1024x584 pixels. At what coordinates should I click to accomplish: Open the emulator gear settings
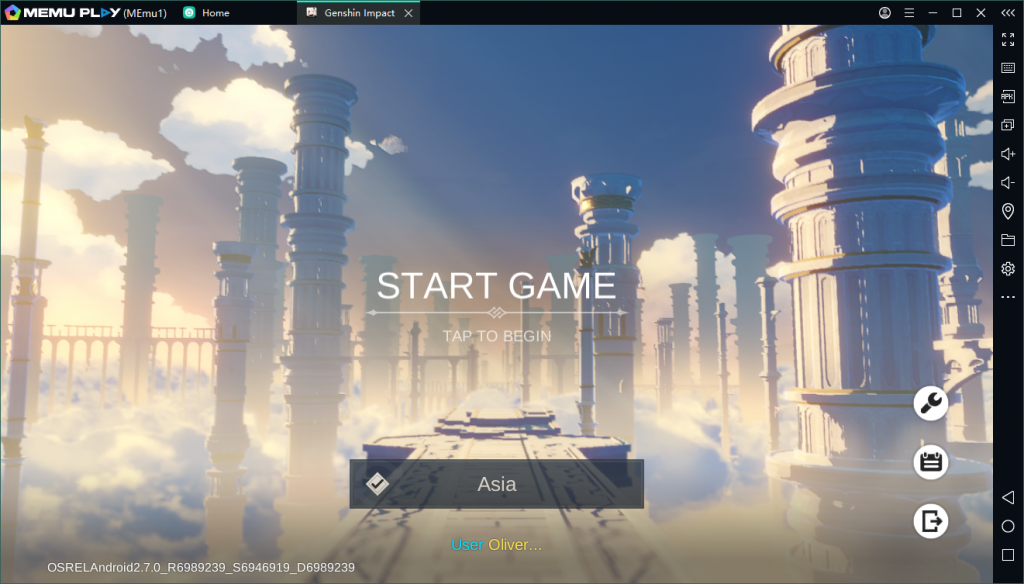(1008, 268)
